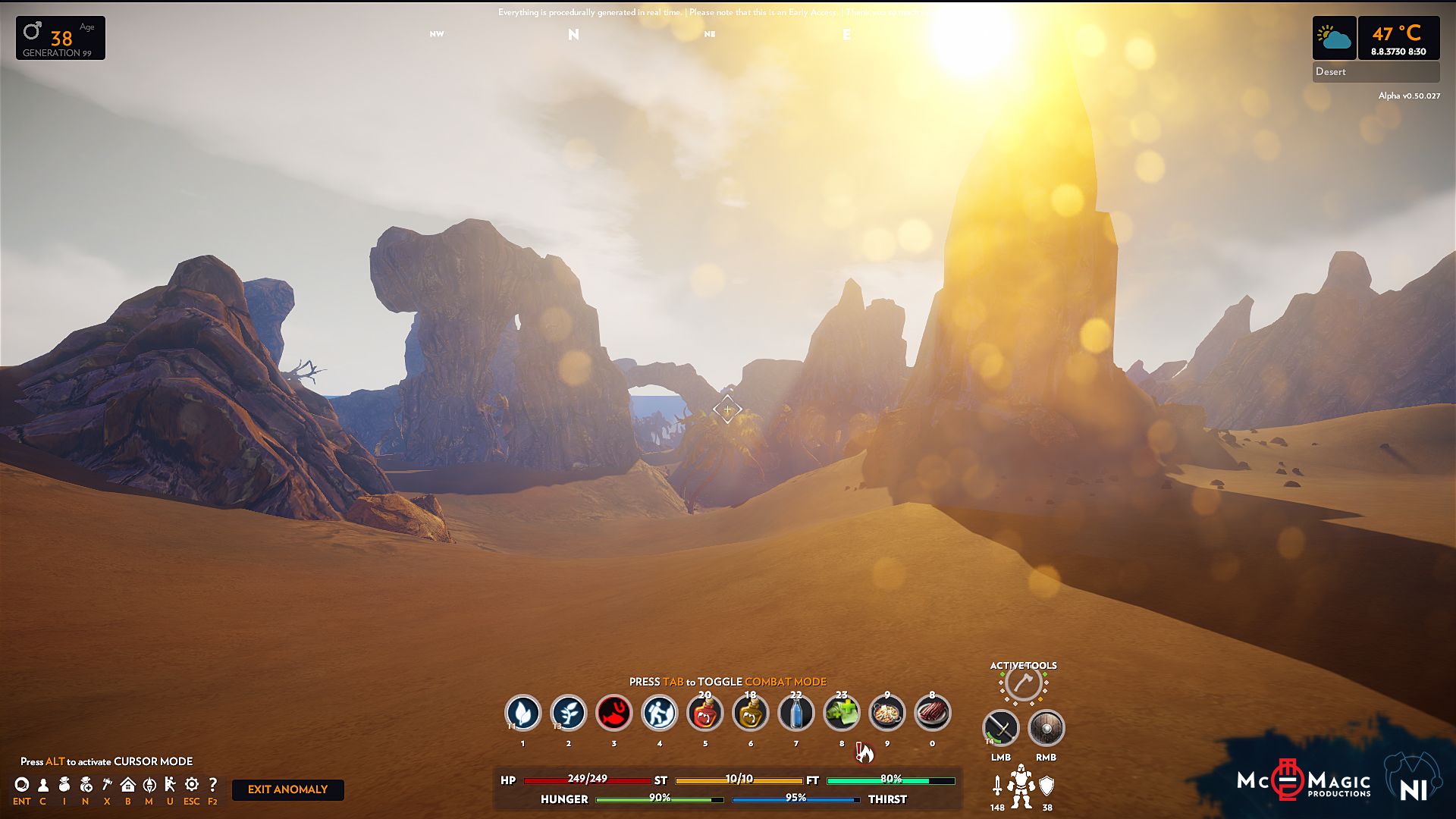Select the red fishing hook skill slot
The width and height of the screenshot is (1456, 819).
(x=614, y=713)
